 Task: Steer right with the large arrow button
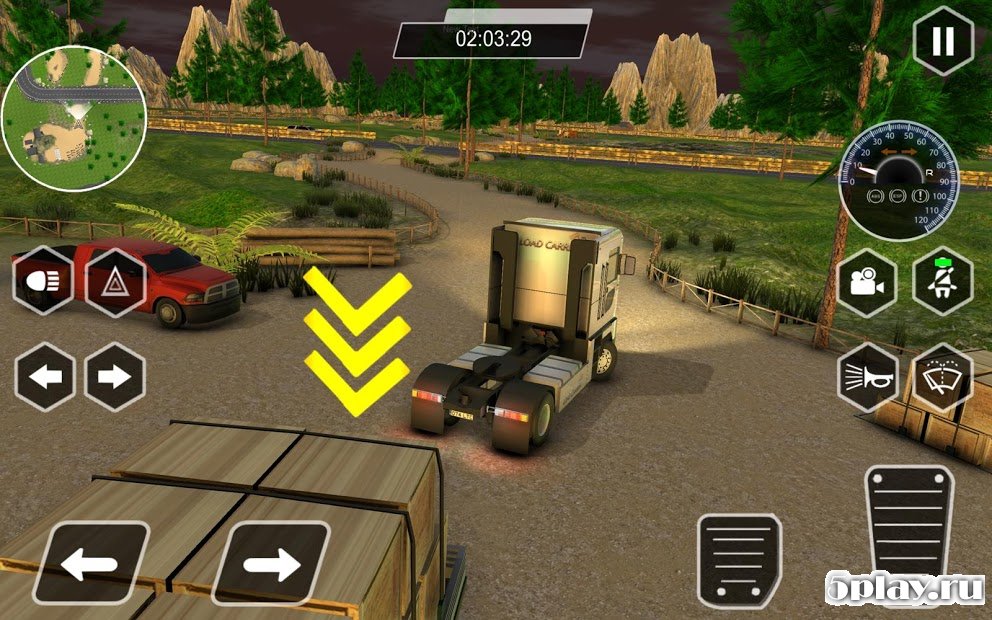270,564
